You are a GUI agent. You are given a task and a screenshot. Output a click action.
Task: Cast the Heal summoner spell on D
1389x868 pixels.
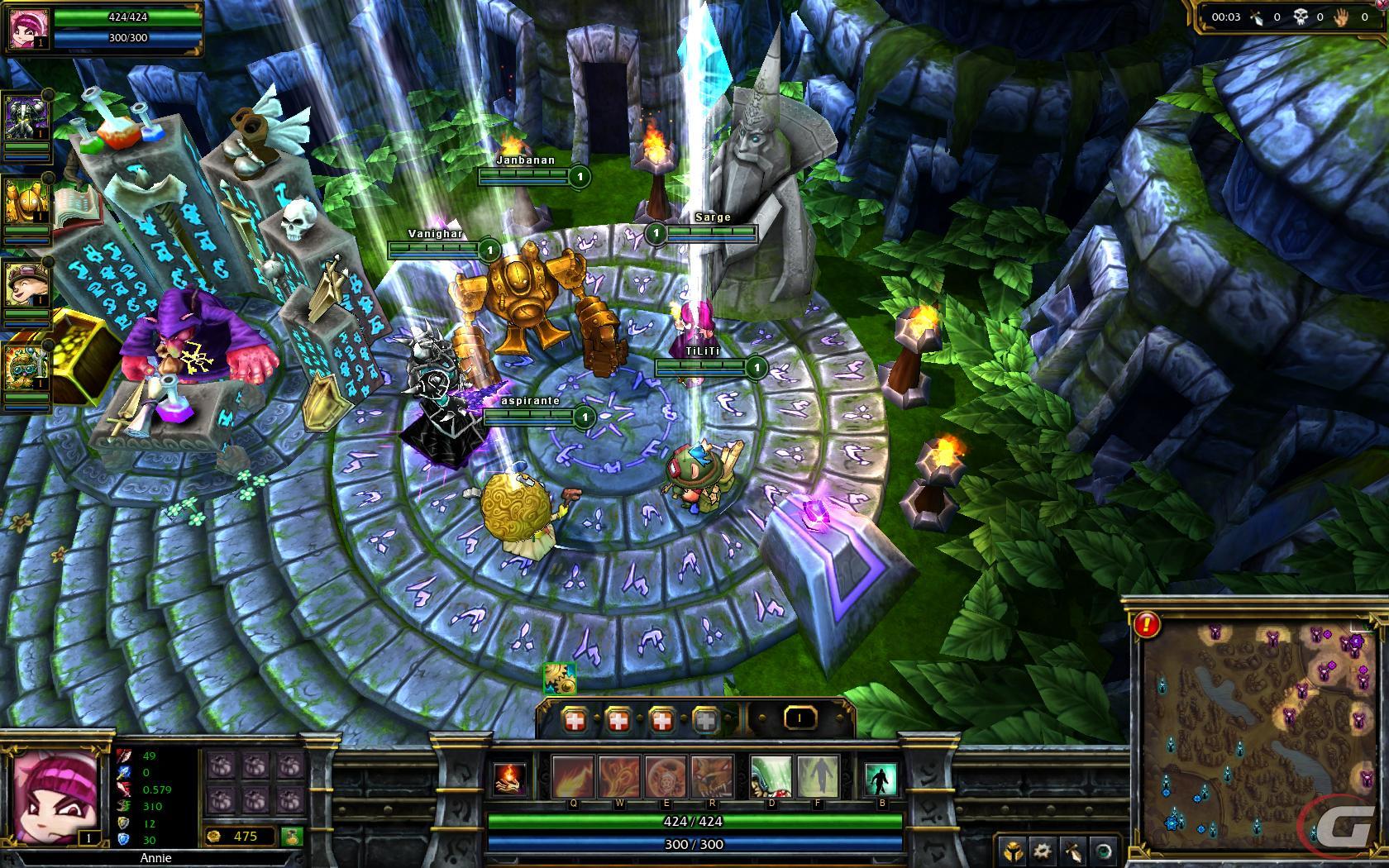771,777
